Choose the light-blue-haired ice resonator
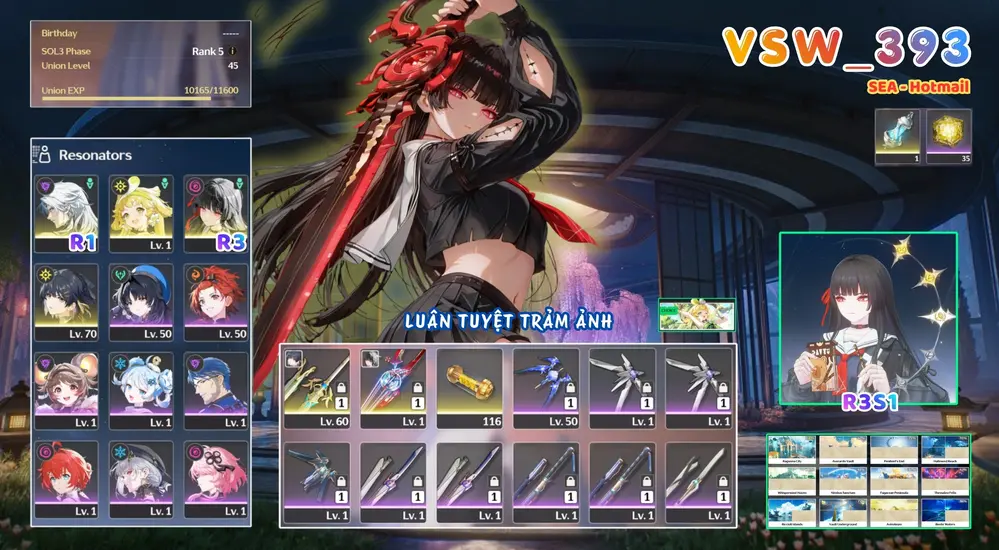This screenshot has height=550, width=999. (140, 389)
